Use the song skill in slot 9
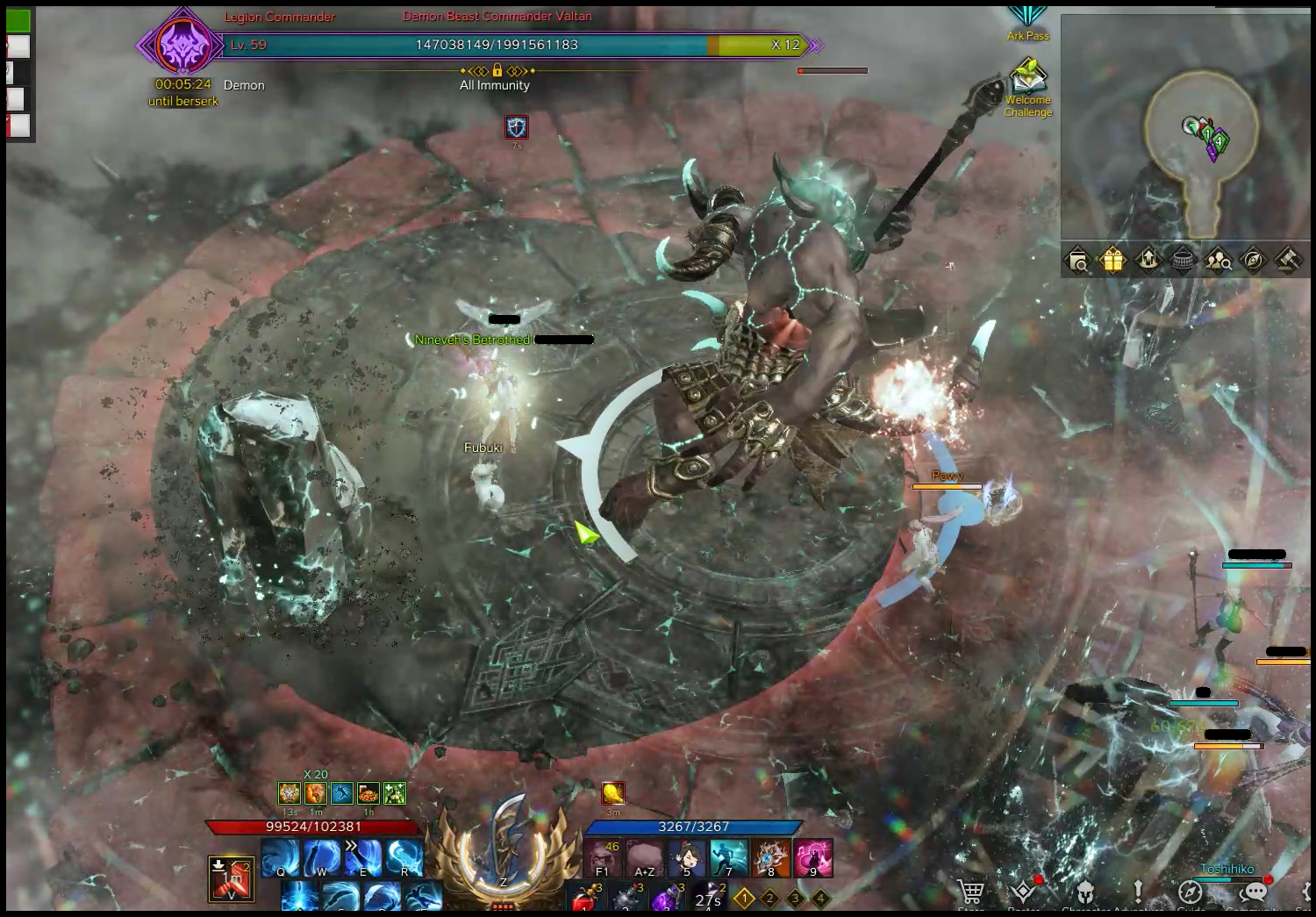The width and height of the screenshot is (1316, 917). 812,858
